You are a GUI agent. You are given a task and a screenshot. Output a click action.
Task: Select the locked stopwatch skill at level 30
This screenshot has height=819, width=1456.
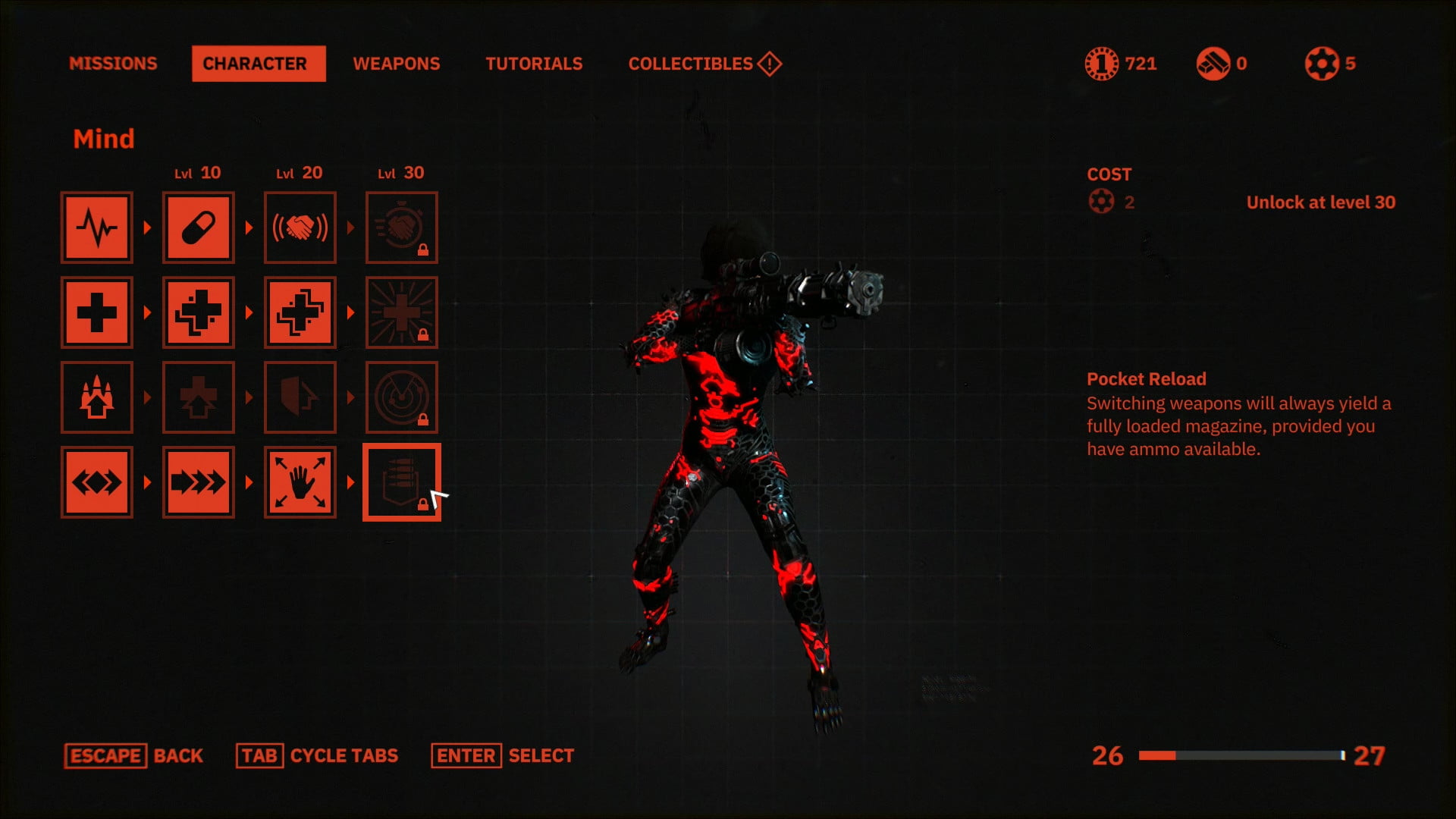click(x=401, y=227)
